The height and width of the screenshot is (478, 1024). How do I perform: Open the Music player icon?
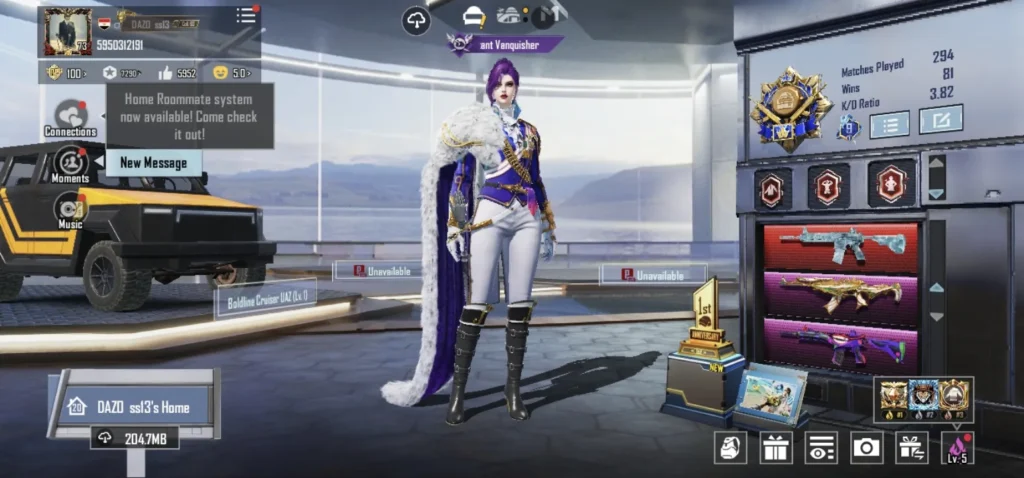pos(71,209)
